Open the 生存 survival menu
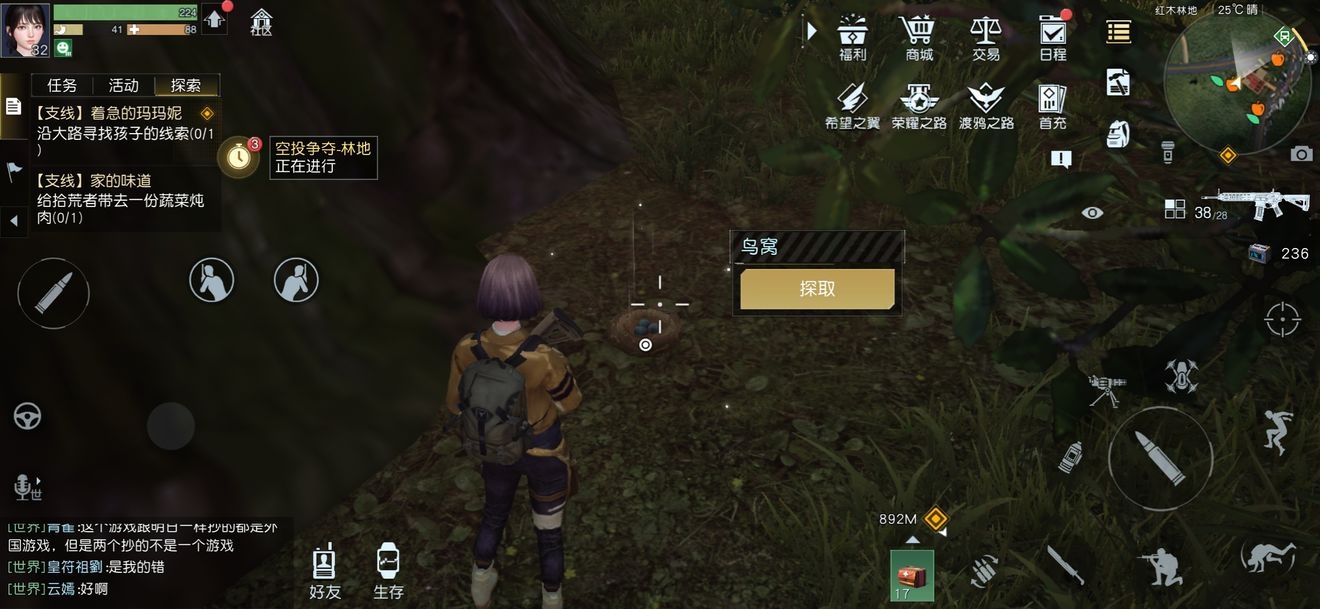This screenshot has height=609, width=1320. click(388, 572)
